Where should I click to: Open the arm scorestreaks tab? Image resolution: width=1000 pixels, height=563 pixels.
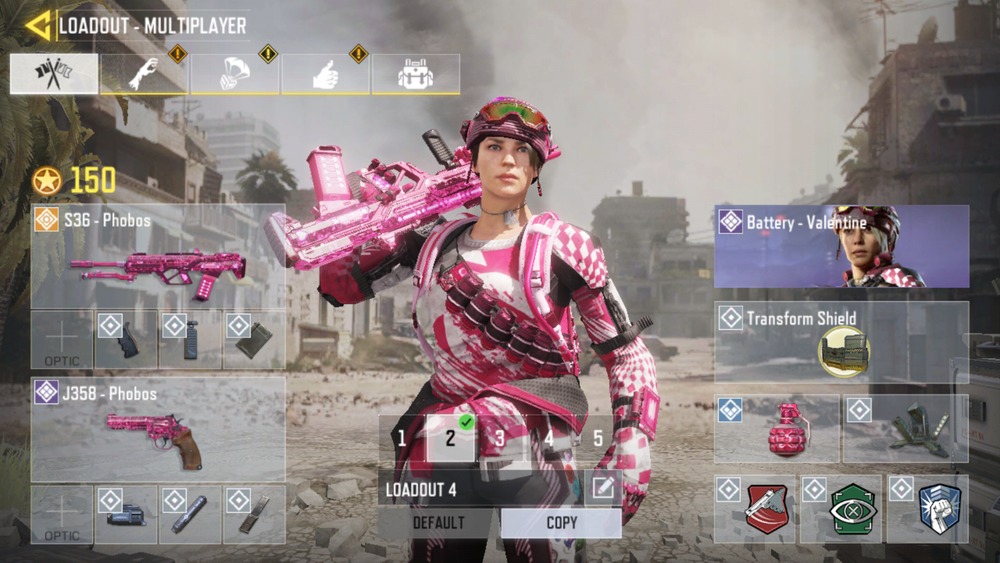click(x=144, y=74)
